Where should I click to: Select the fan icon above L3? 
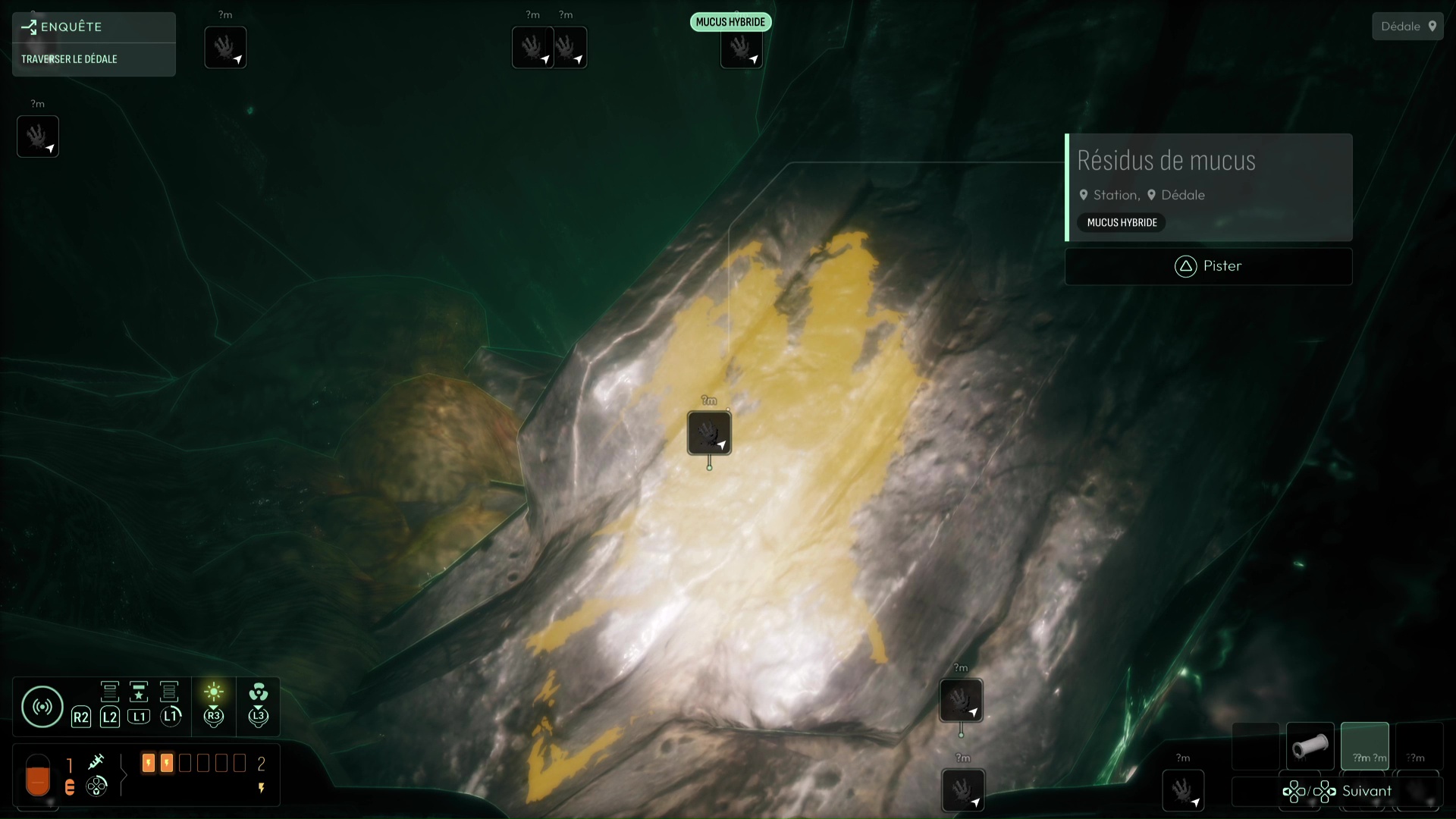tap(258, 692)
